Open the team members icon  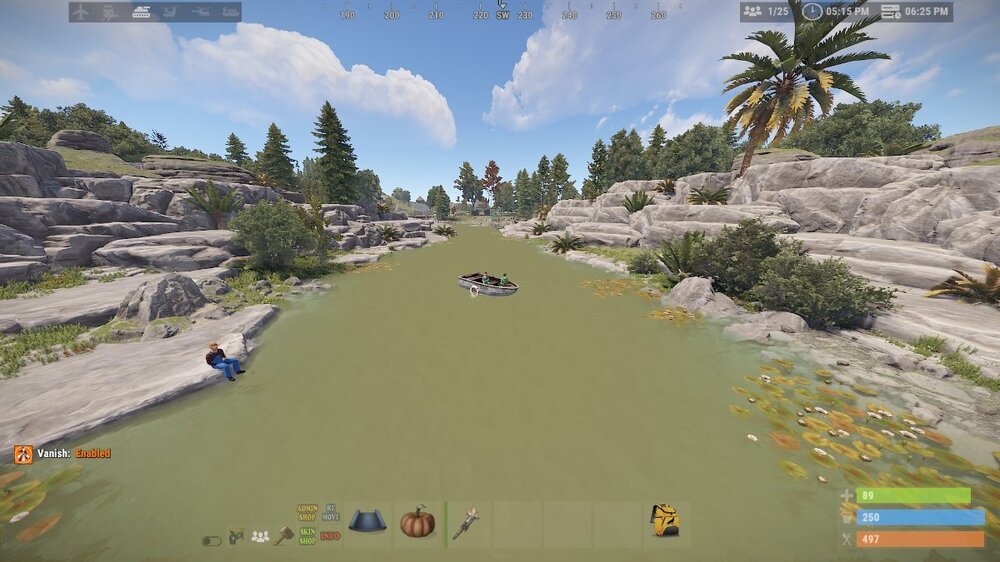[x=260, y=537]
